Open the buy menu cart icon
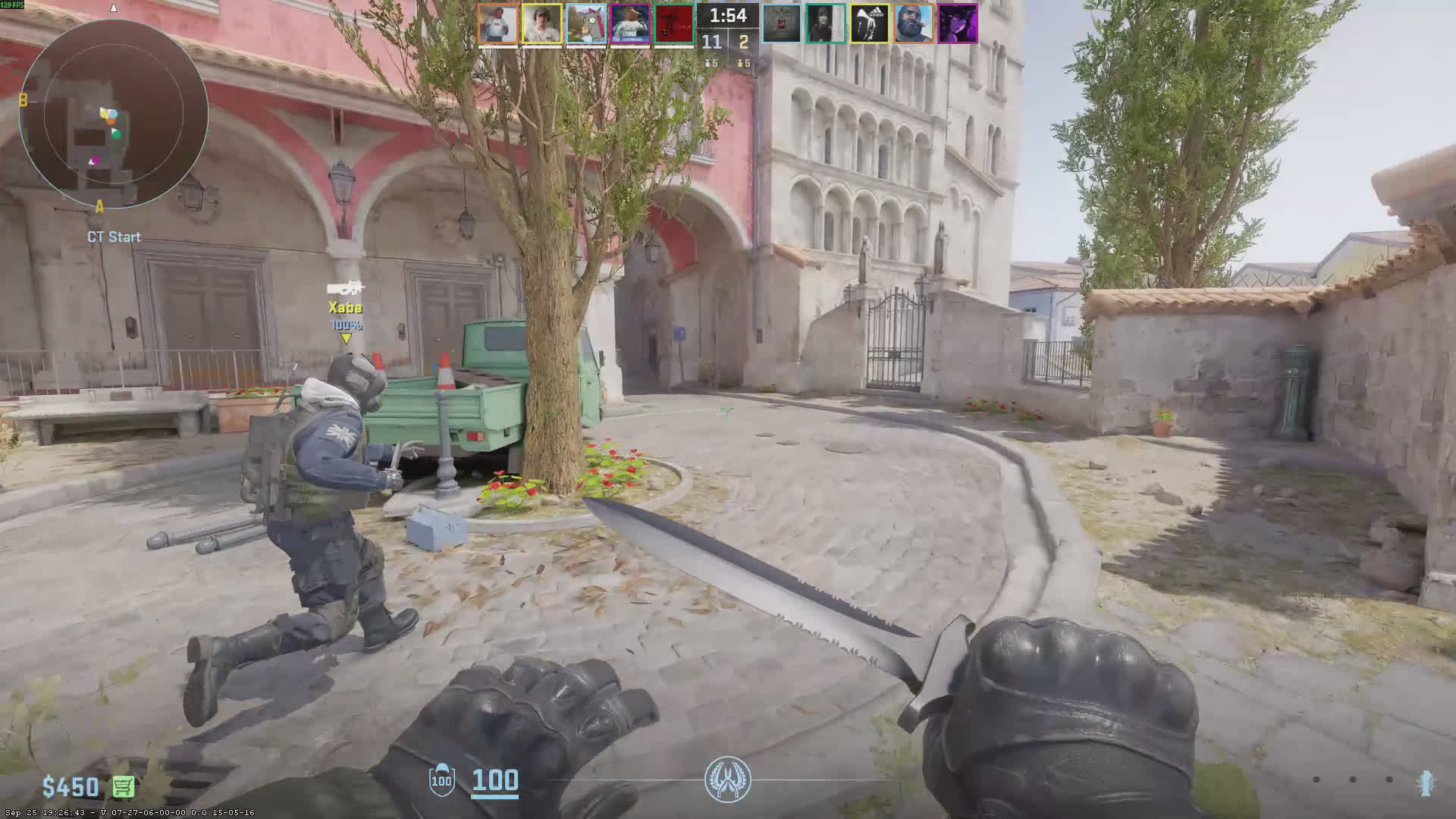 (x=124, y=787)
